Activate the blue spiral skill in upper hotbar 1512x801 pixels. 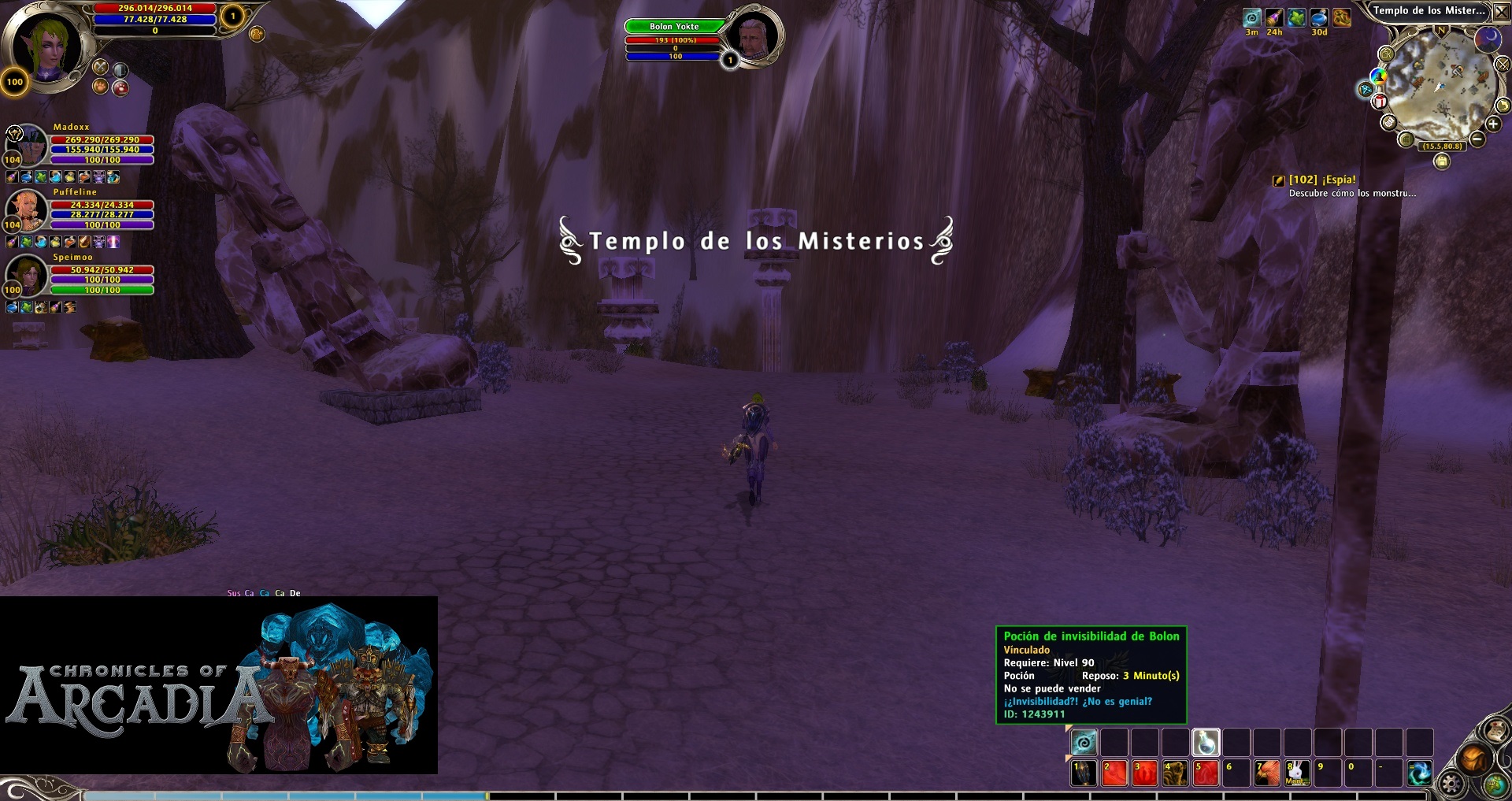1084,742
